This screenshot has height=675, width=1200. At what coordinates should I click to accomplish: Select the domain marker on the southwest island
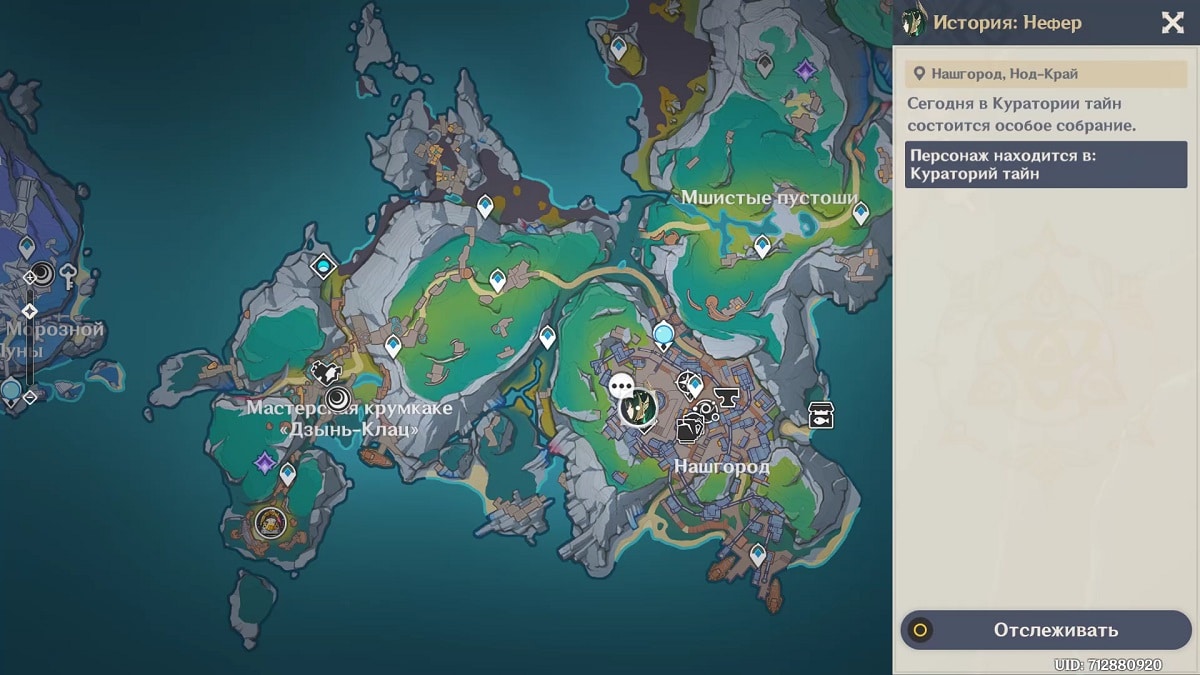click(270, 521)
